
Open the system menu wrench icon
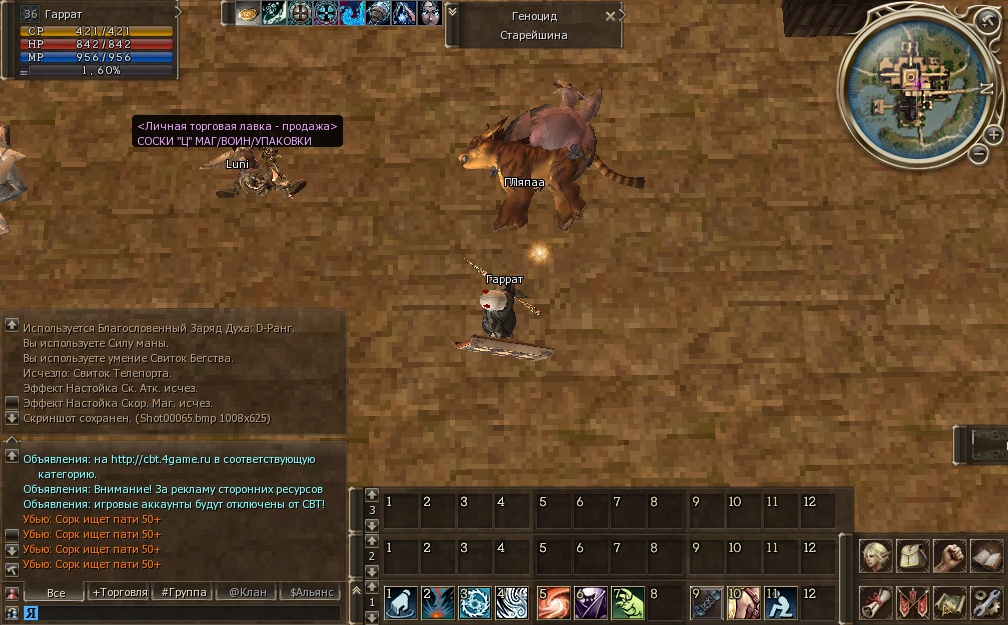pos(986,602)
